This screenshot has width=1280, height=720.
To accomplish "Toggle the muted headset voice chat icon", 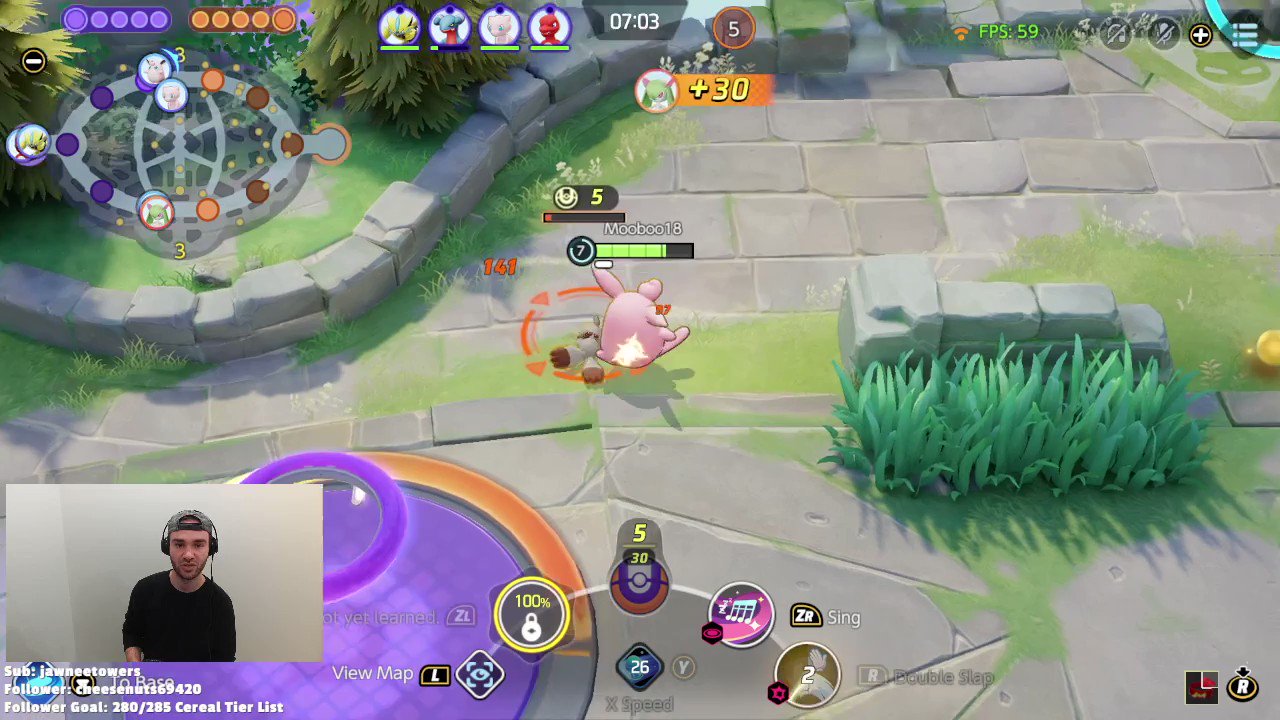I will (x=1115, y=33).
